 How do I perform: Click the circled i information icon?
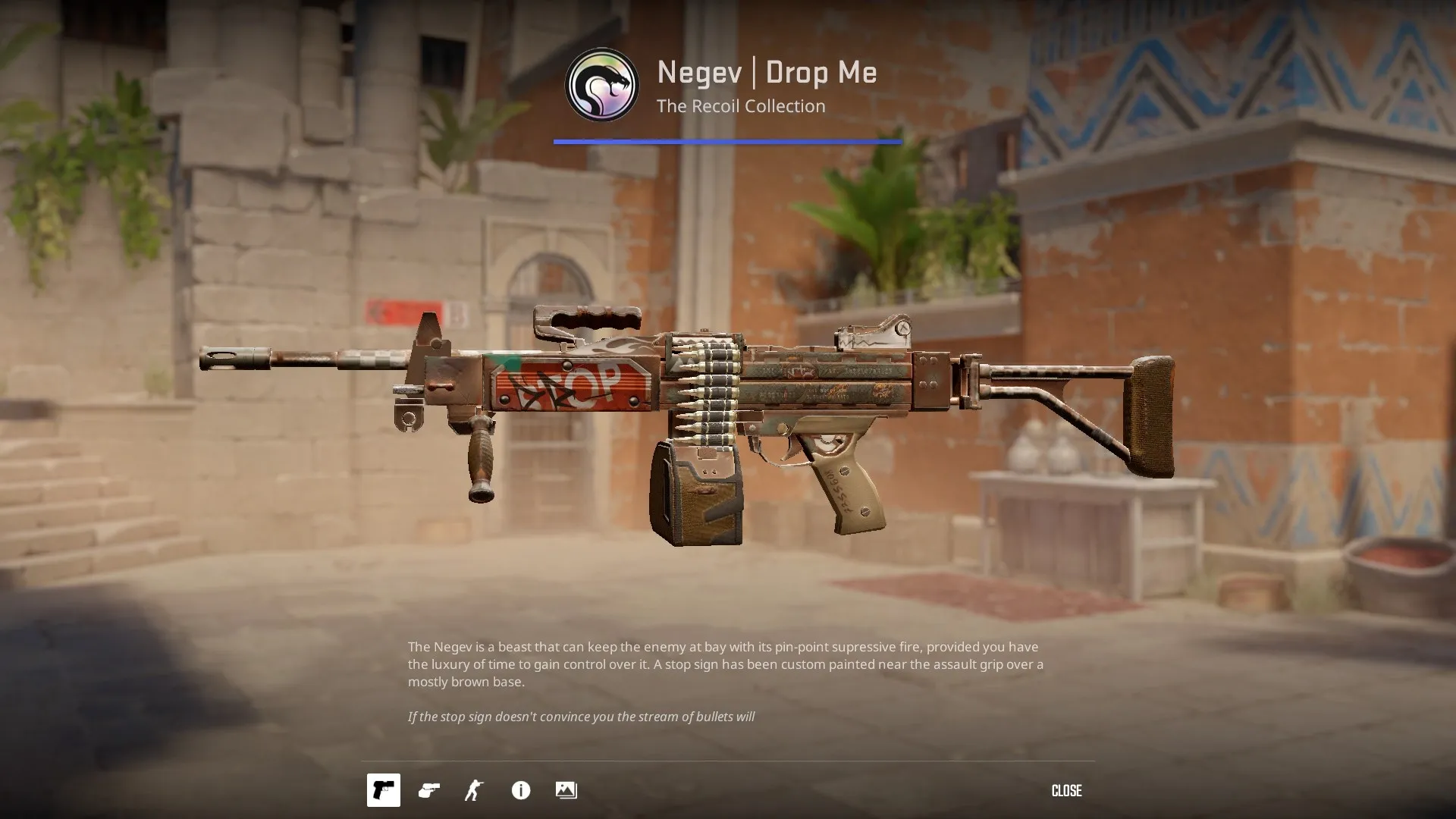tap(519, 790)
